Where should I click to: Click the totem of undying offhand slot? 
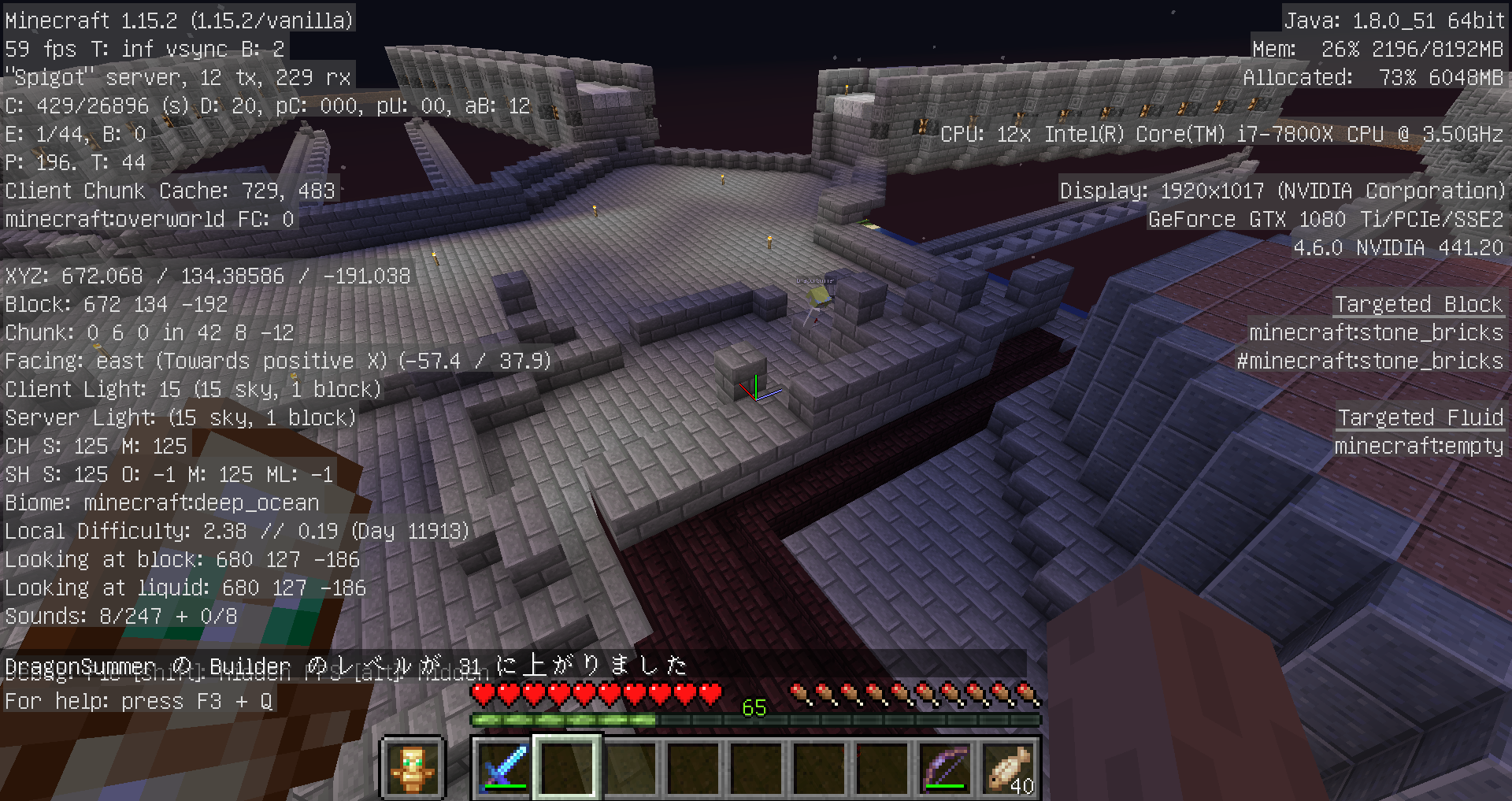pyautogui.click(x=413, y=768)
